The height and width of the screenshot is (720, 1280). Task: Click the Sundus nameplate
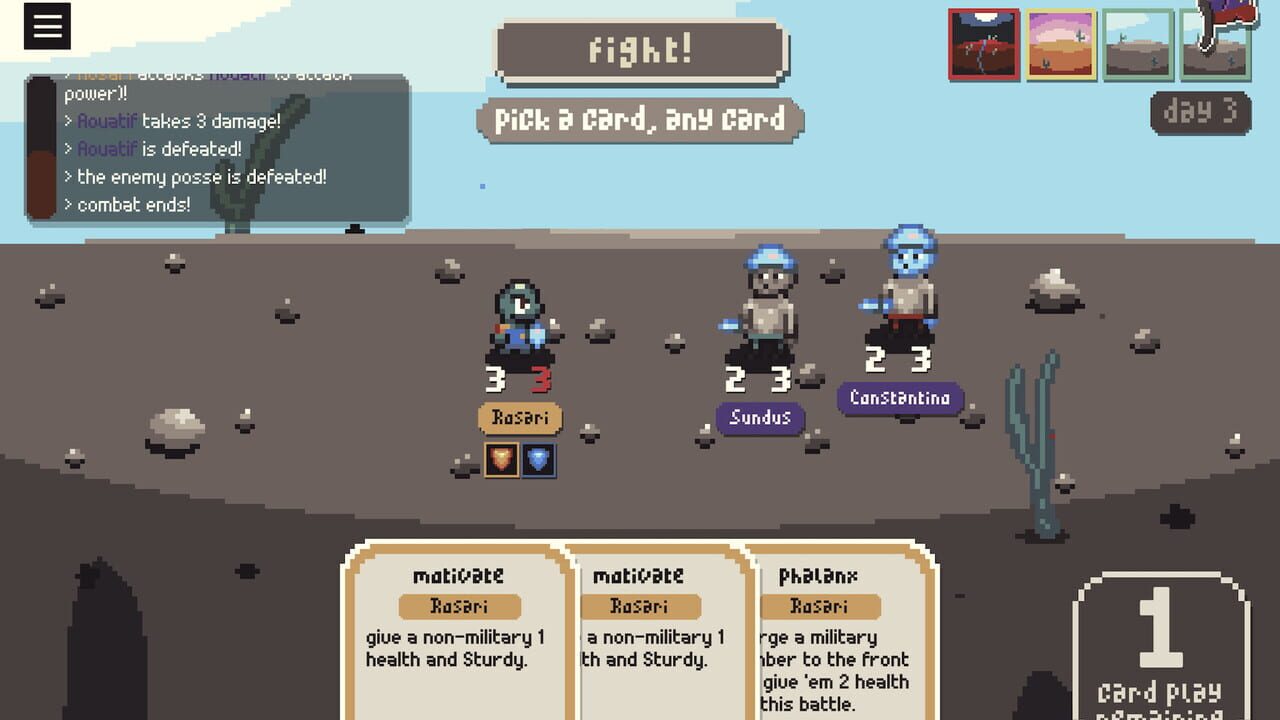pos(760,419)
